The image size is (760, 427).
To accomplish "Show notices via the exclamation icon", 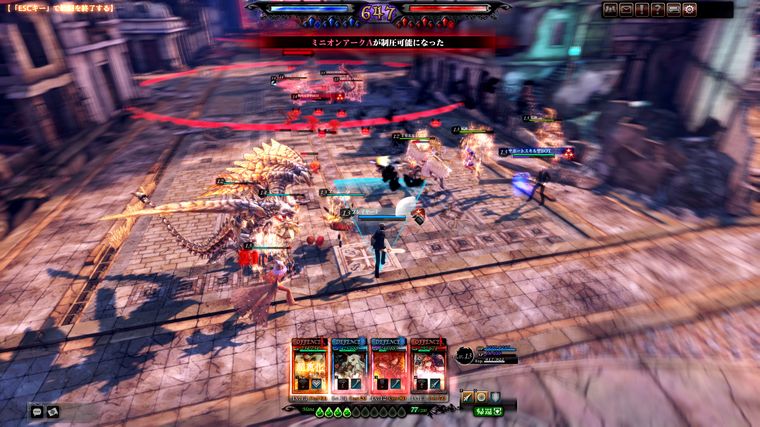I will click(642, 9).
